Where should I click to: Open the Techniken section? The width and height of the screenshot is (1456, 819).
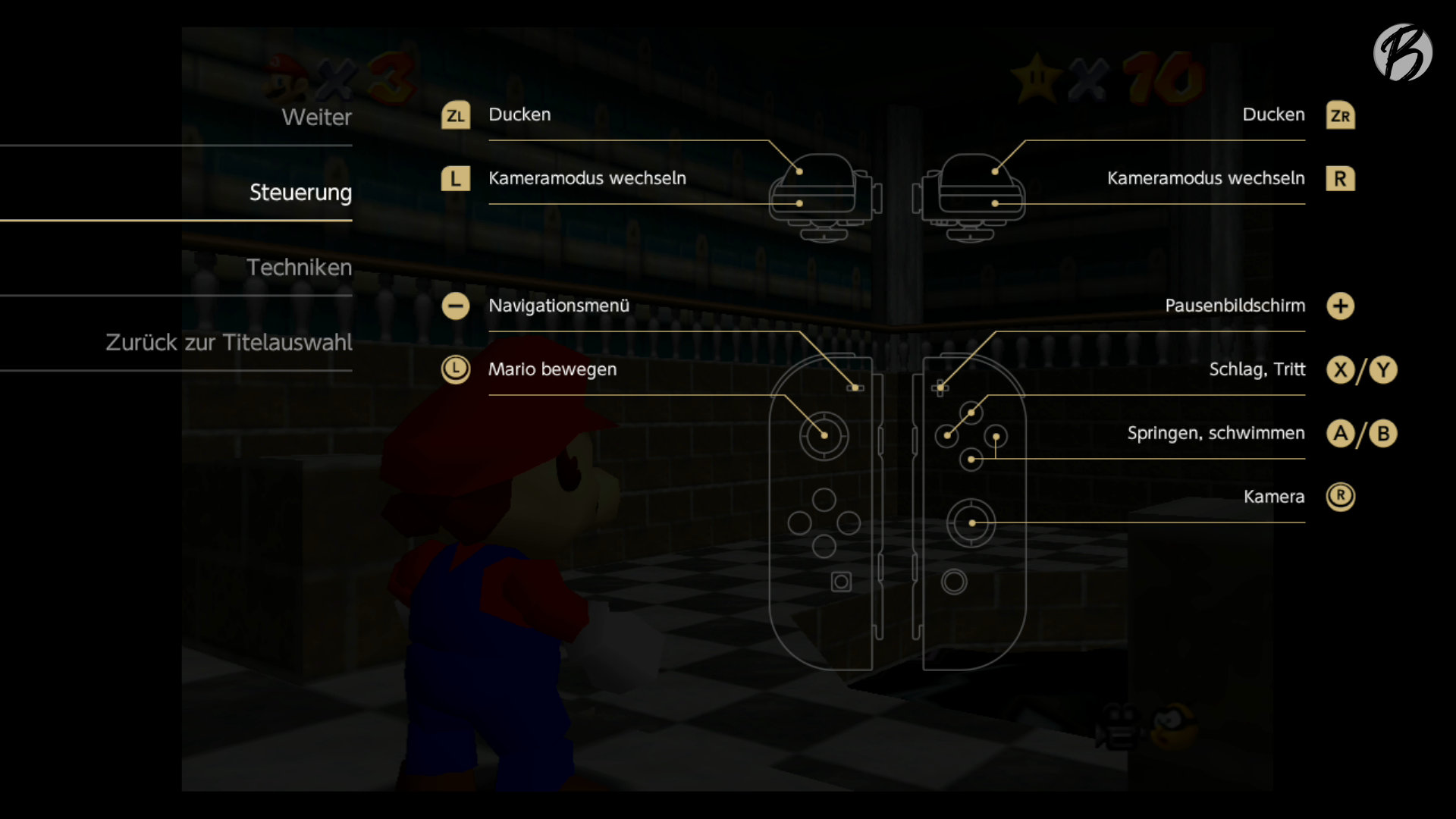pyautogui.click(x=300, y=267)
